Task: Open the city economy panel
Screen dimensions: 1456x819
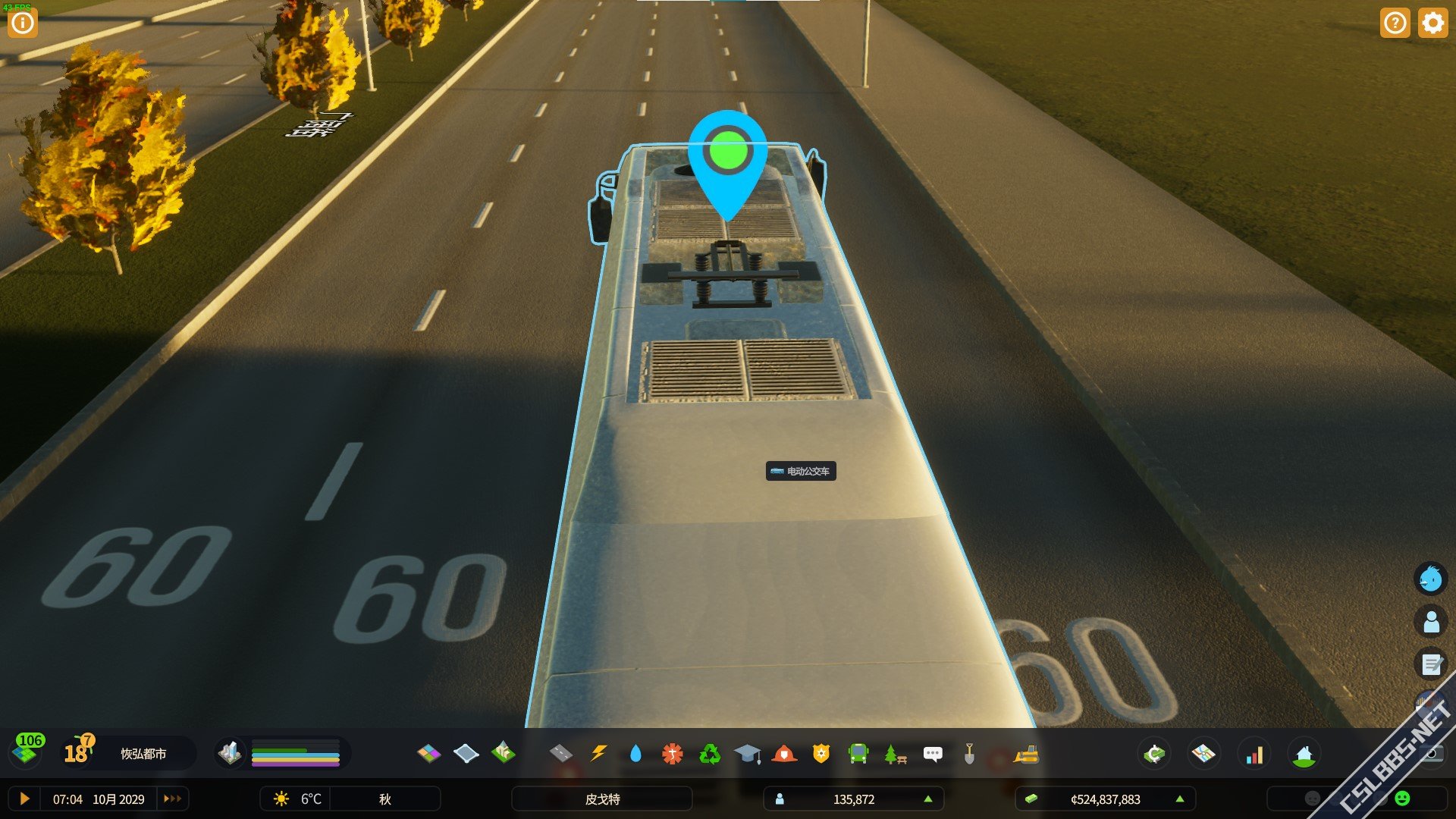Action: [x=1154, y=754]
